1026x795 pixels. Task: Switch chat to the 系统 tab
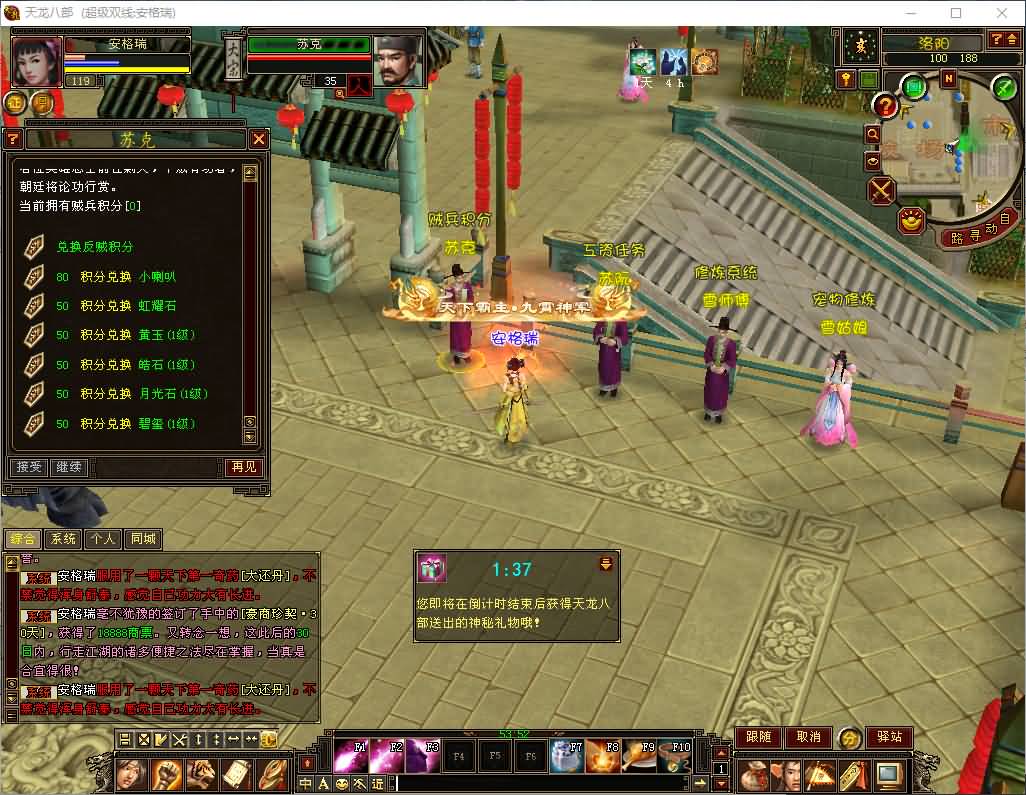tap(63, 539)
